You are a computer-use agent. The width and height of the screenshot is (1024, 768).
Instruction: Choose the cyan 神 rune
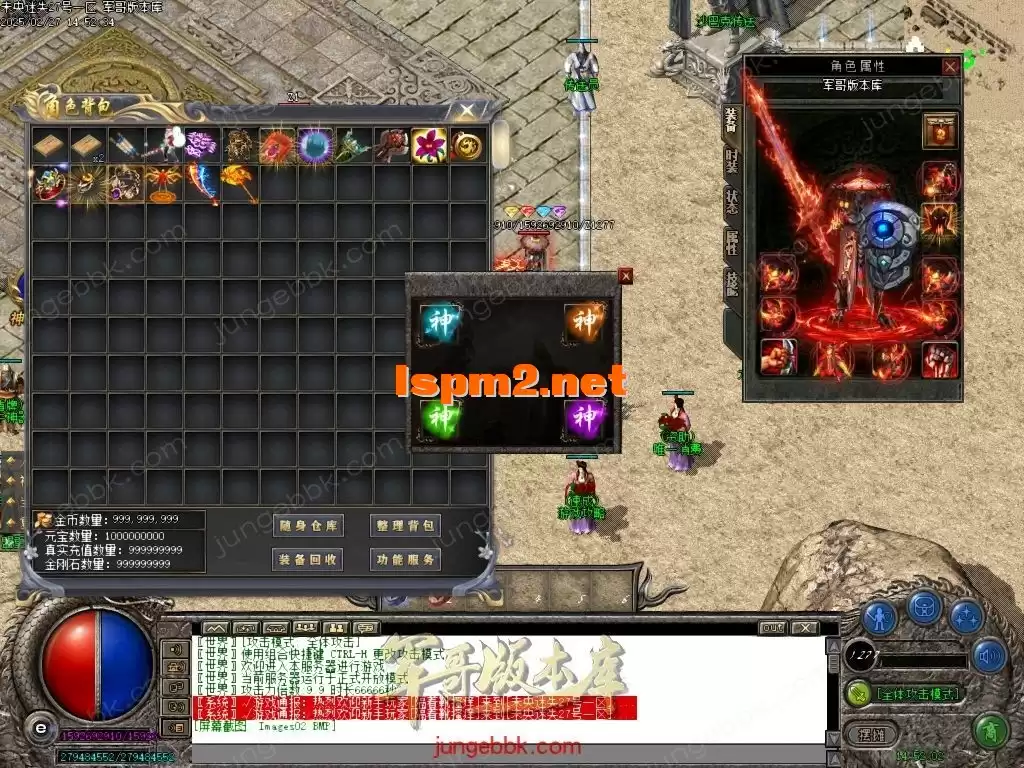coord(437,320)
